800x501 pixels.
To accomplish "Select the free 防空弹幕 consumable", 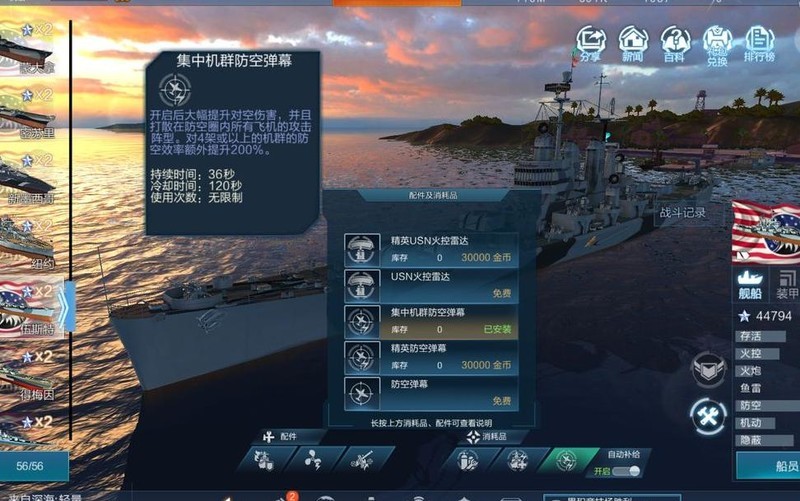I will coord(431,392).
